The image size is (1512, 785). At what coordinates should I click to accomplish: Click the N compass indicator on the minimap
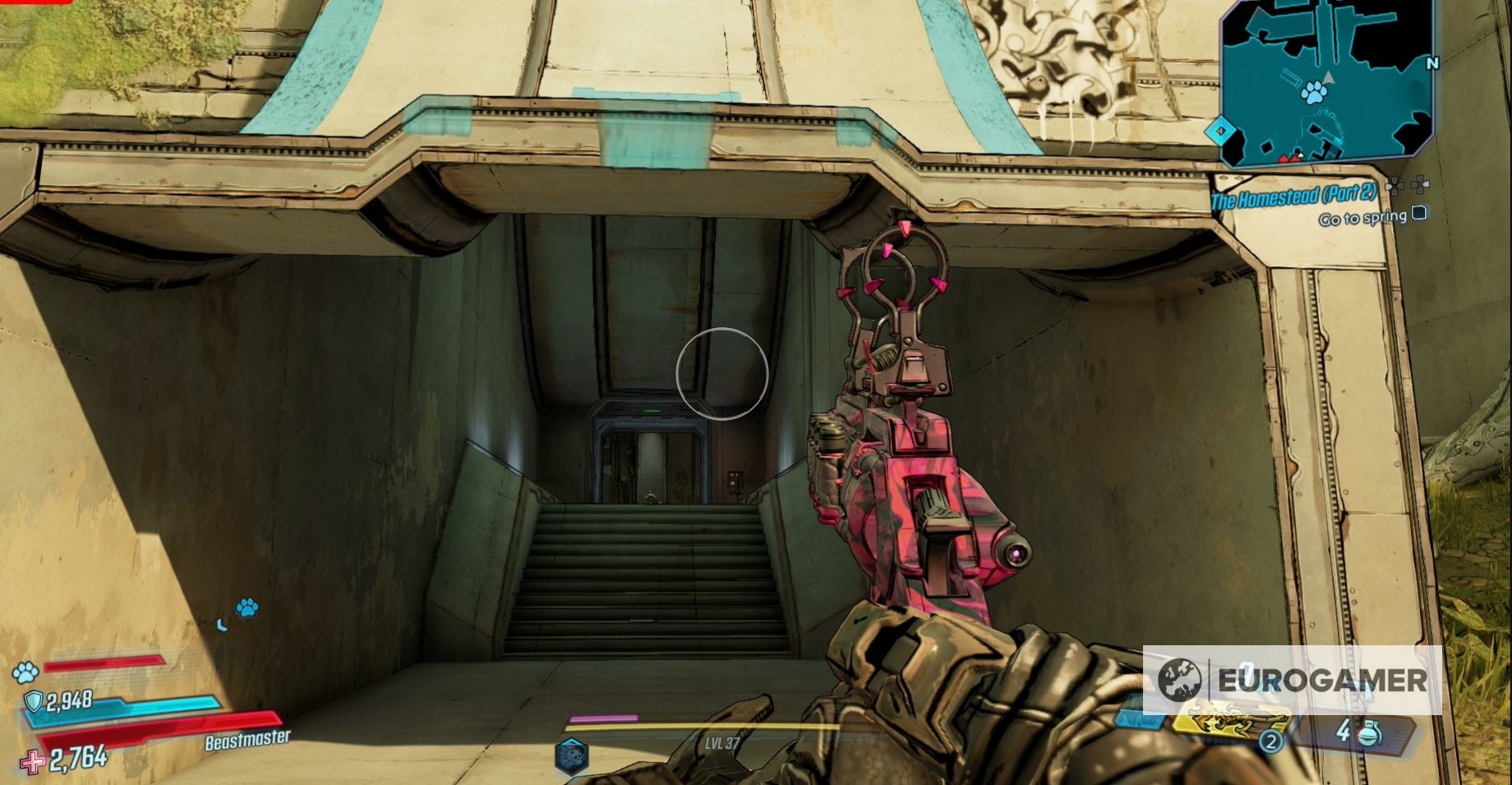pyautogui.click(x=1432, y=62)
